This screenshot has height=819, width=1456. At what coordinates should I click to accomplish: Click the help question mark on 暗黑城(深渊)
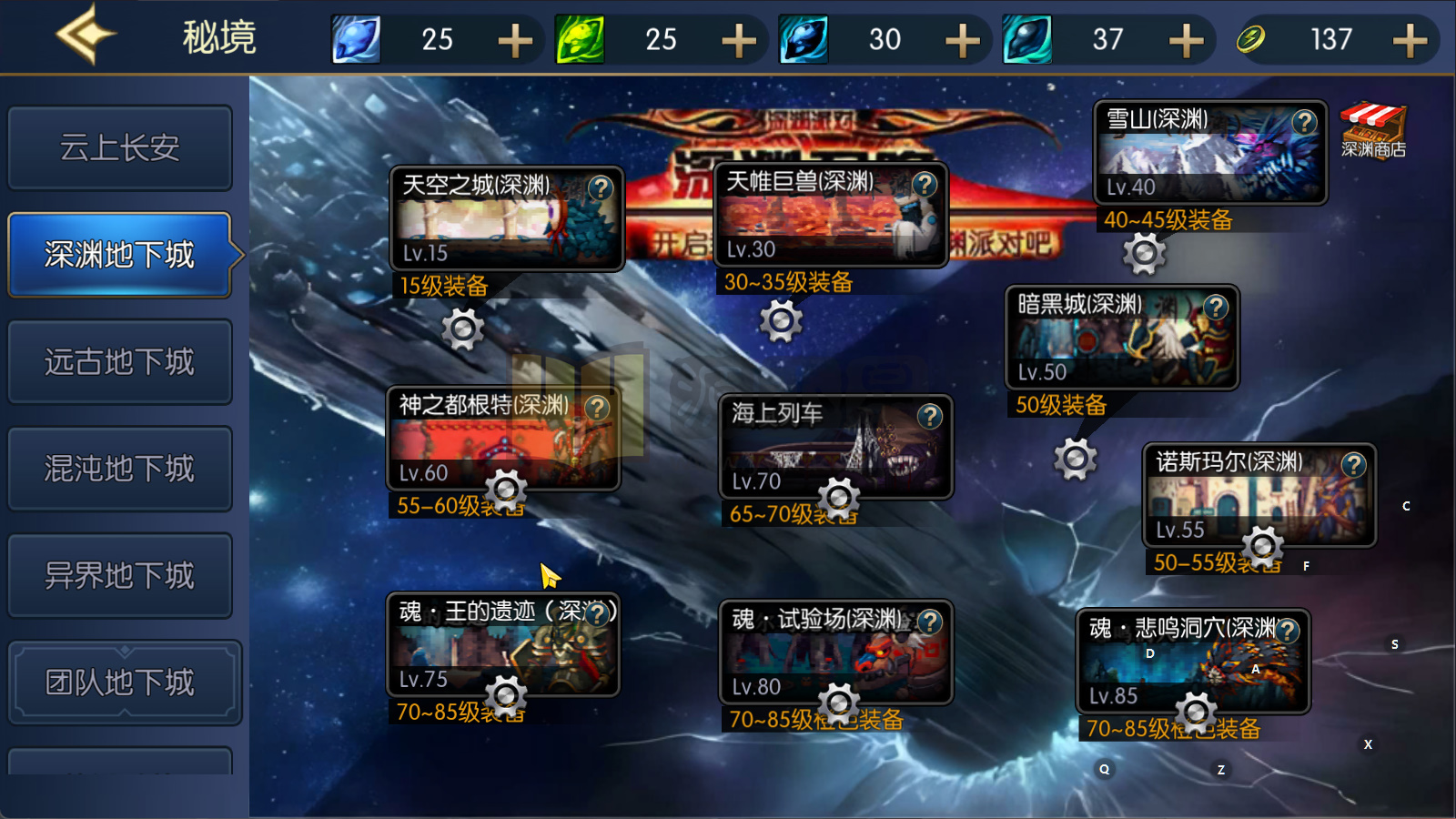click(1217, 306)
